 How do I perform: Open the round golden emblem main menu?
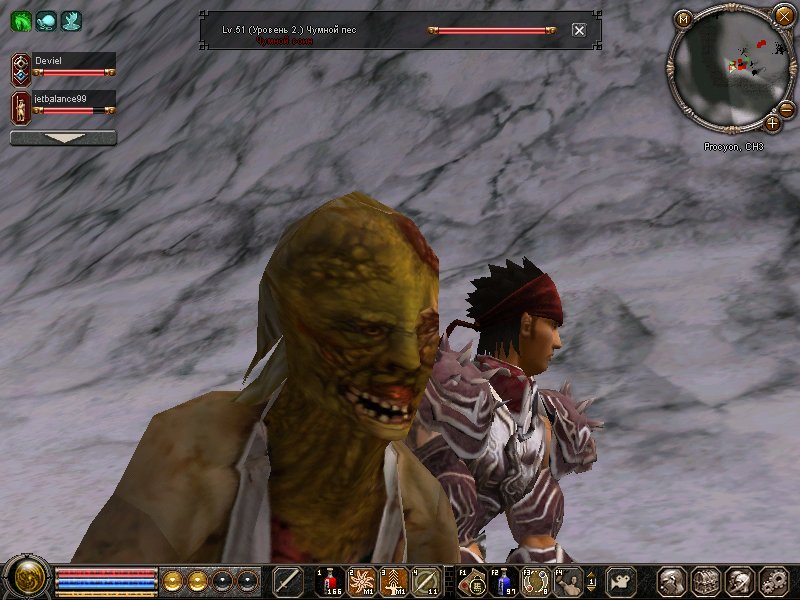pos(26,579)
